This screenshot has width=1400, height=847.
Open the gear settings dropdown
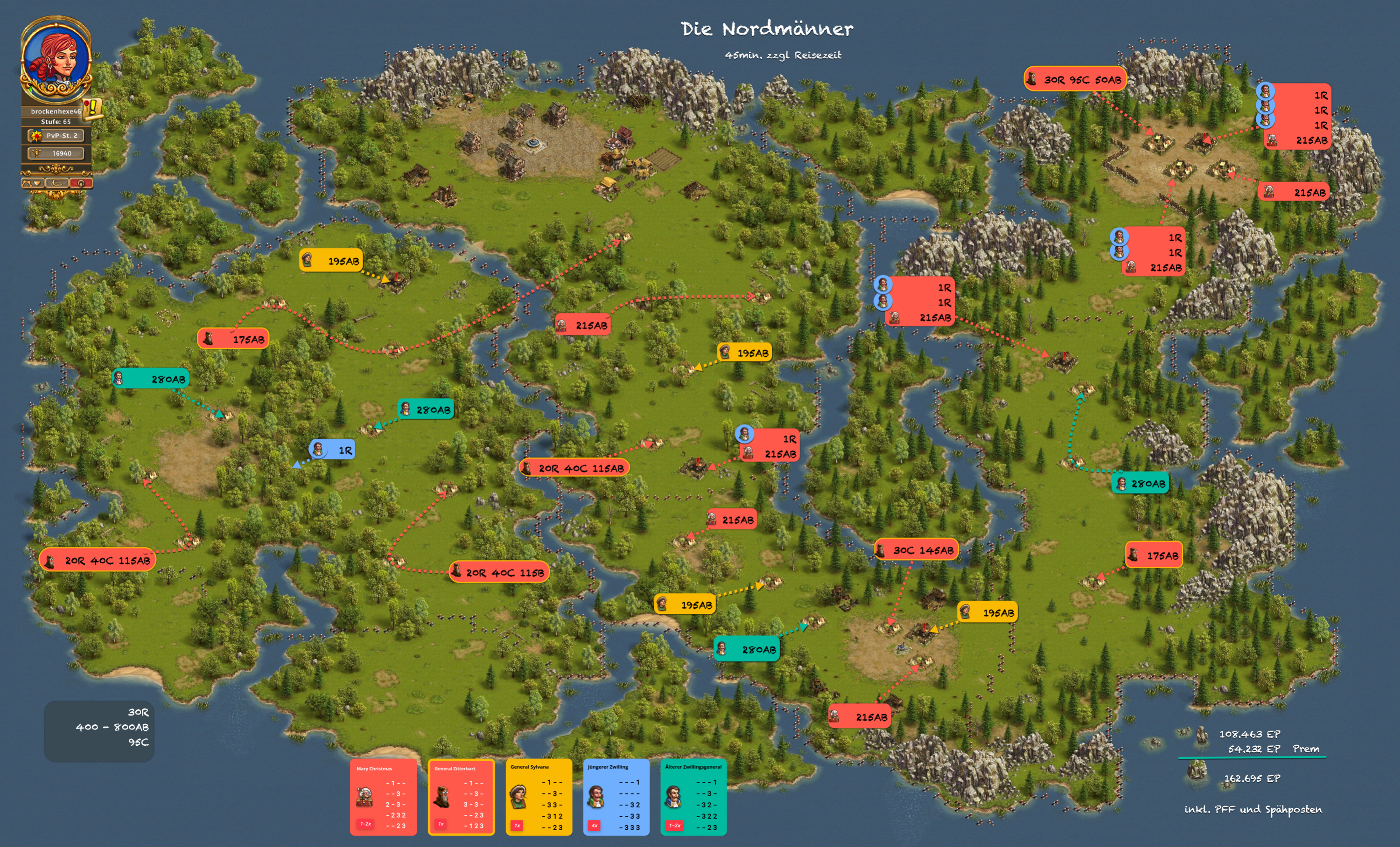(32, 183)
